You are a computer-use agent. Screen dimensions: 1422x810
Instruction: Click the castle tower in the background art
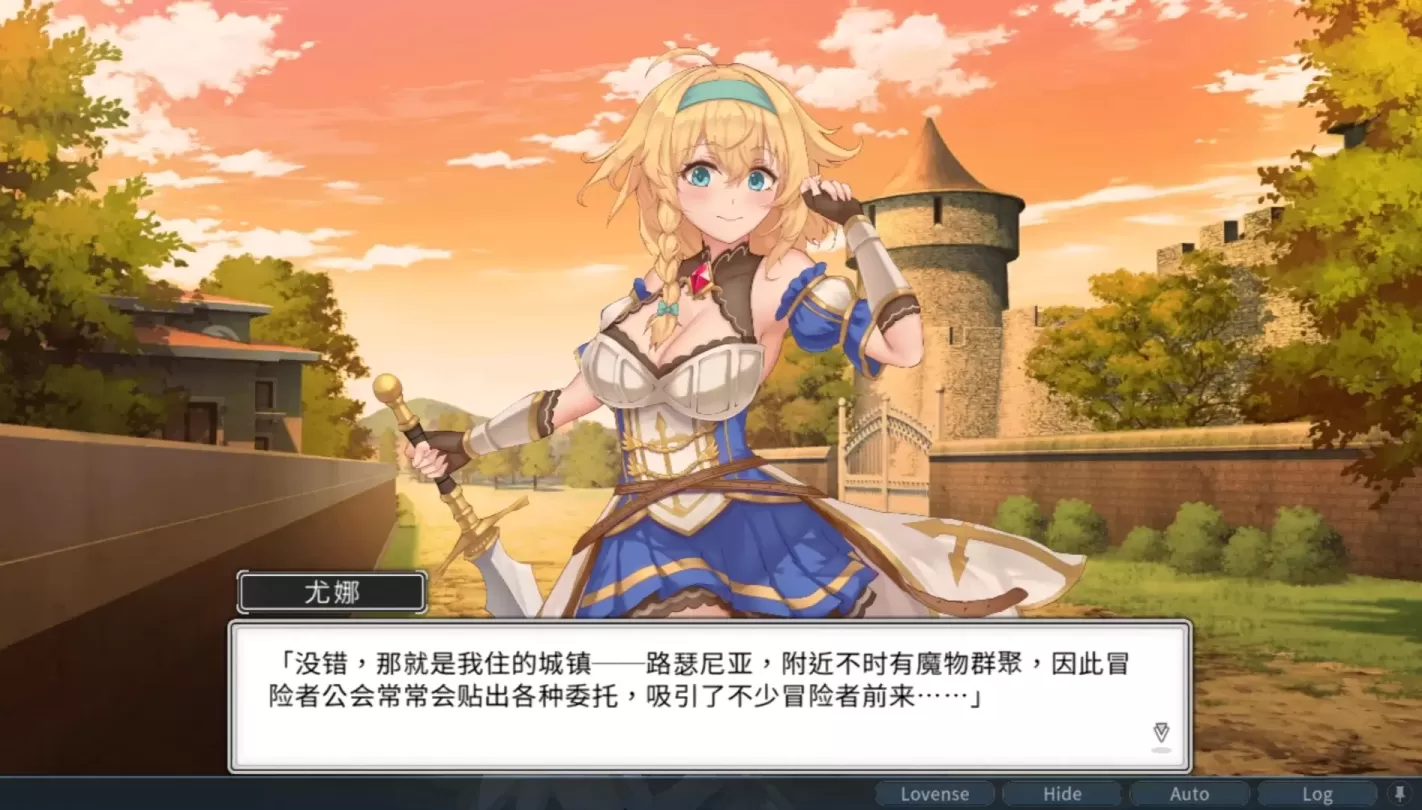(x=950, y=250)
